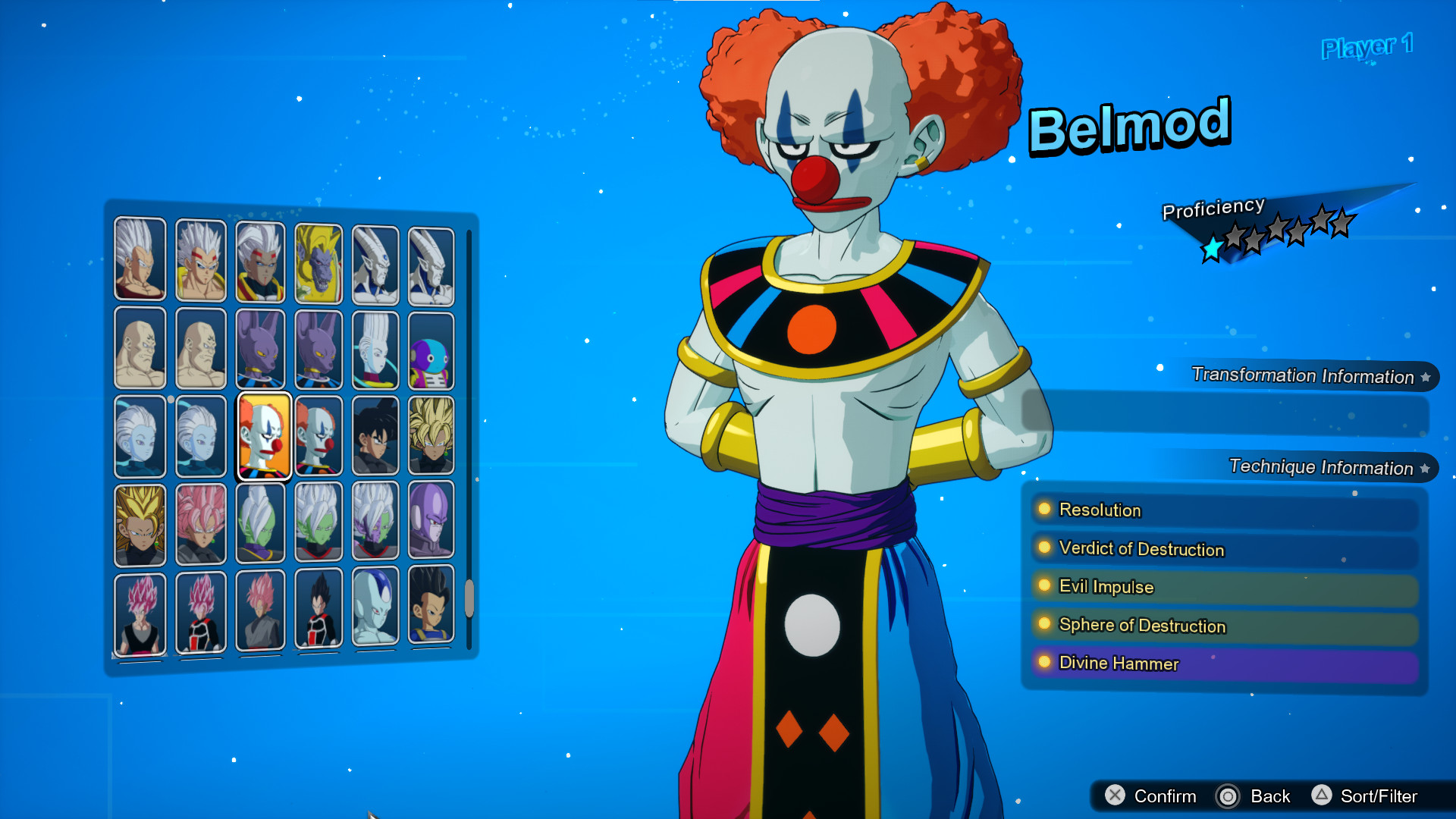This screenshot has width=1456, height=819.
Task: Open the Sort/Filter options
Action: click(1382, 796)
